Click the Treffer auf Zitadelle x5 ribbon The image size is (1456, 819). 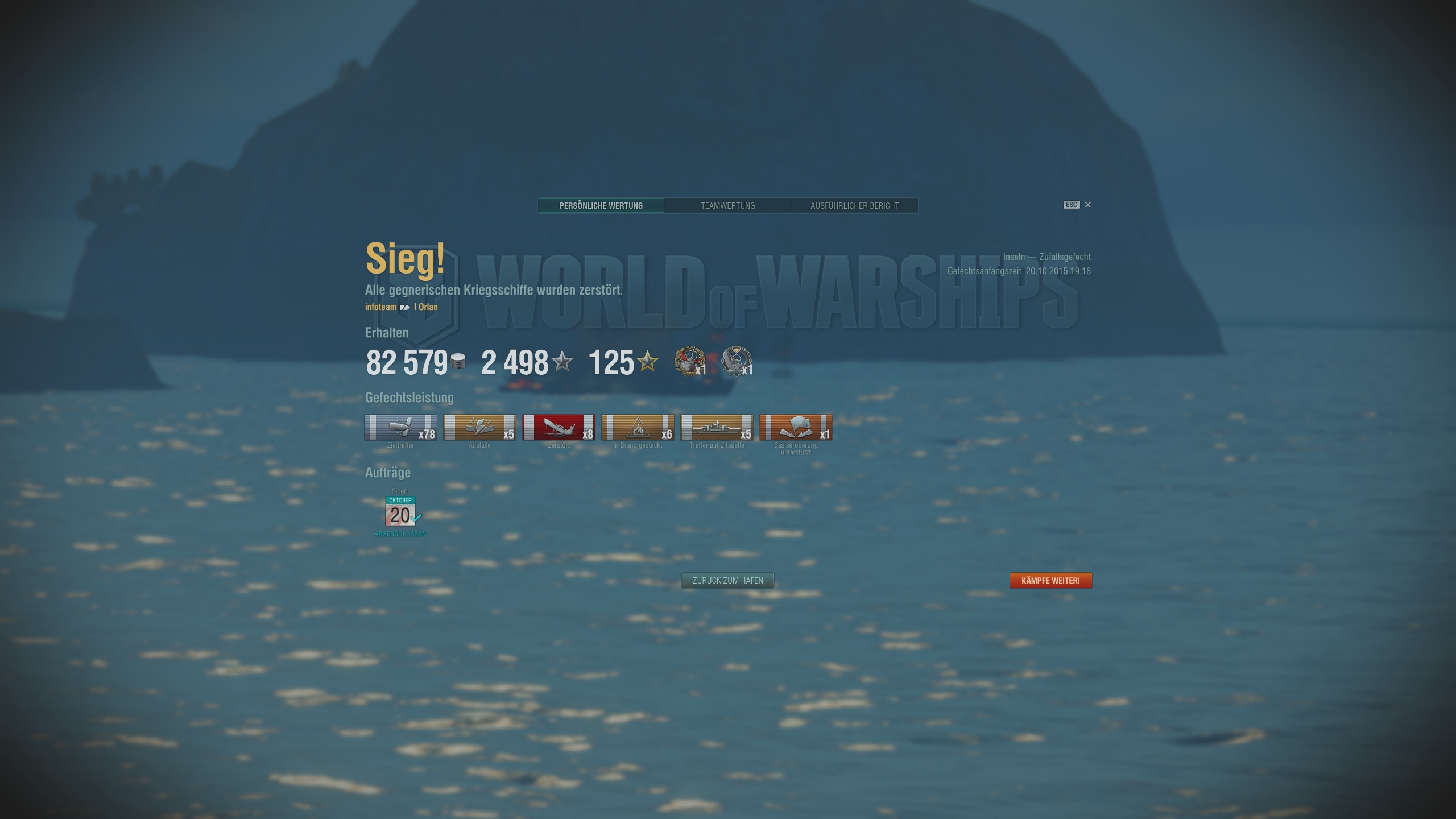click(716, 428)
